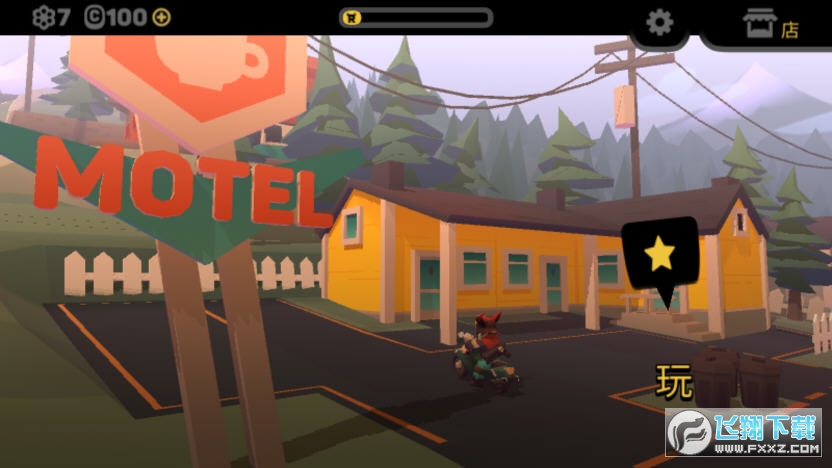Open the shop (店) tab
Image resolution: width=832 pixels, height=468 pixels.
pos(770,24)
